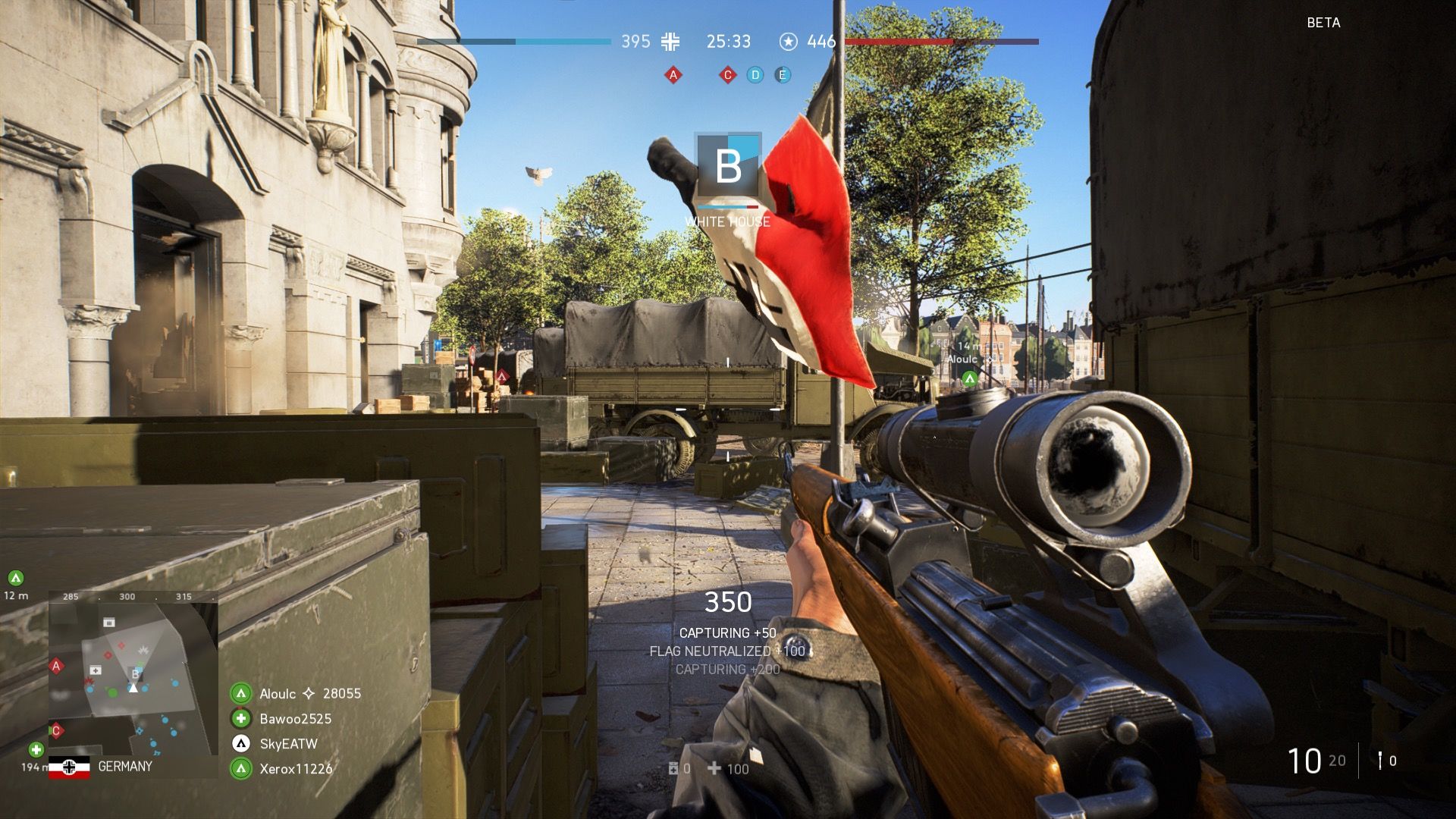The height and width of the screenshot is (819, 1456).
Task: Open the minimap
Action: [133, 676]
